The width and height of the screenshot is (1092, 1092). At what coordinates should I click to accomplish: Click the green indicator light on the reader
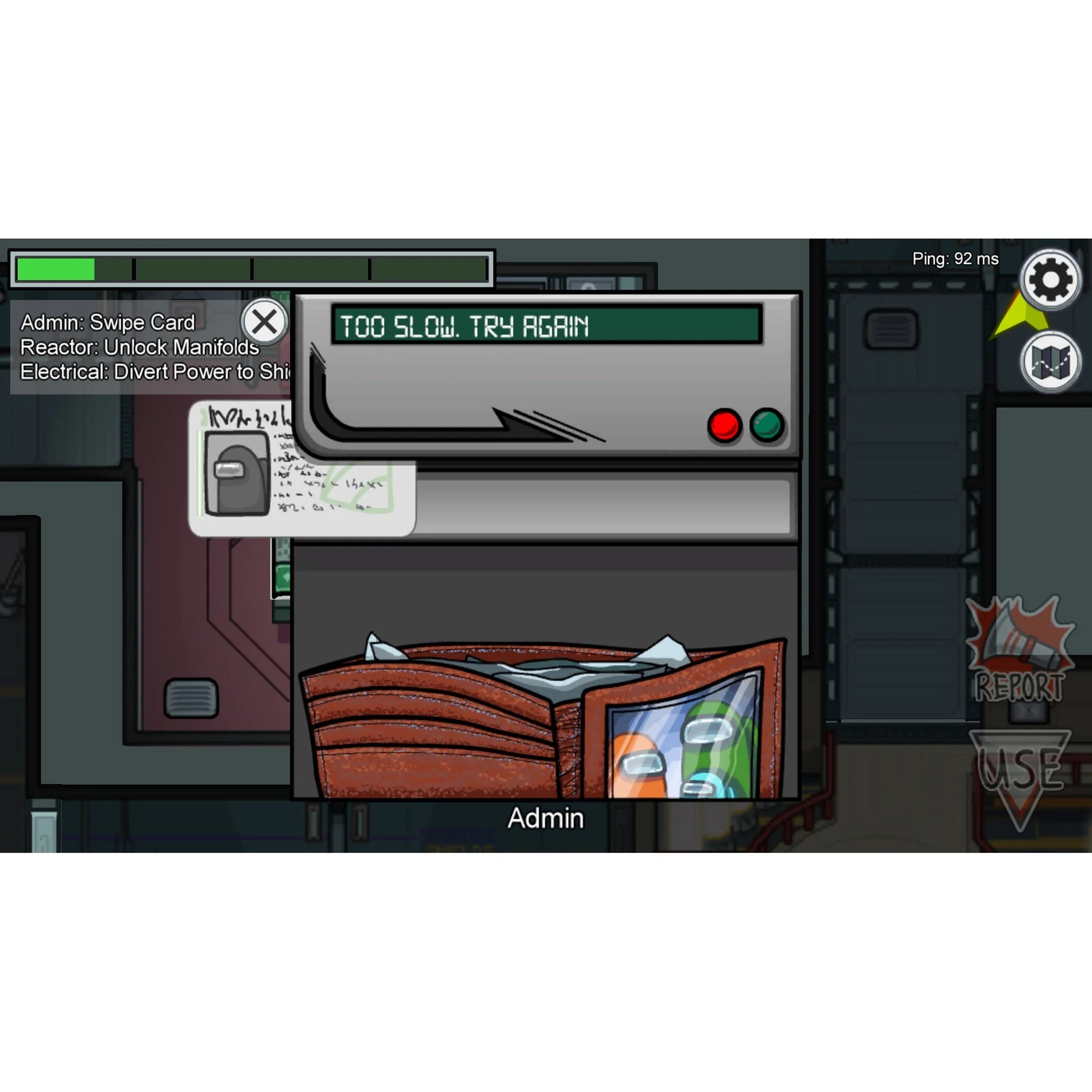[x=766, y=425]
